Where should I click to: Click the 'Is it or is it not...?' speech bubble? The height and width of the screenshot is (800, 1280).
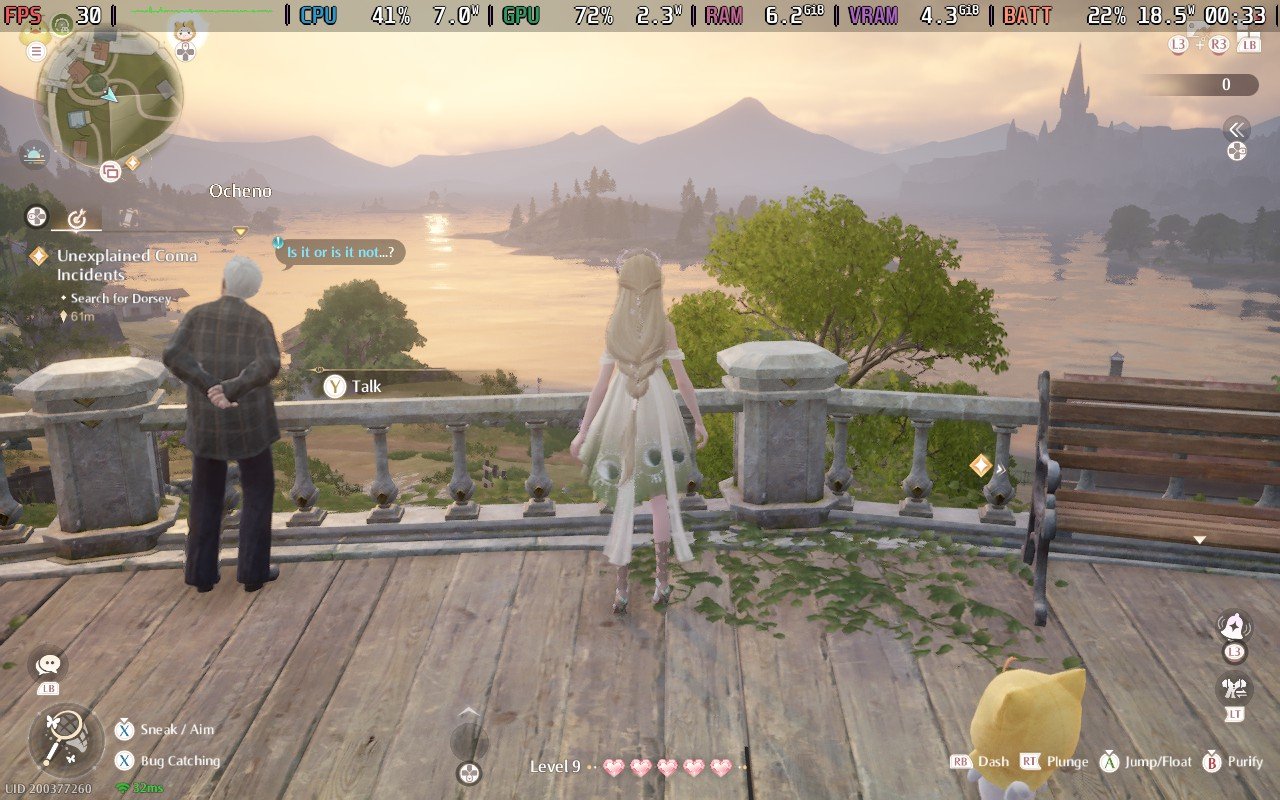click(340, 252)
